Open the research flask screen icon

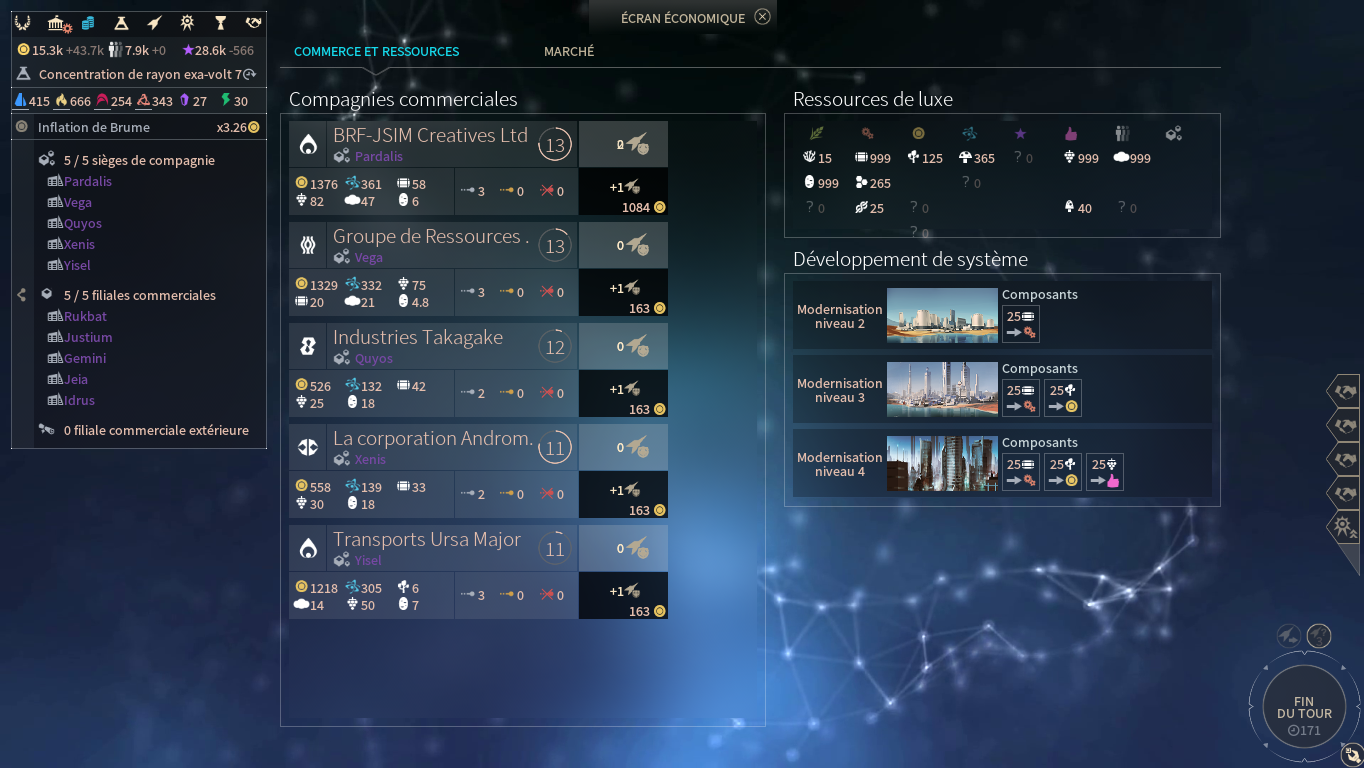point(121,22)
